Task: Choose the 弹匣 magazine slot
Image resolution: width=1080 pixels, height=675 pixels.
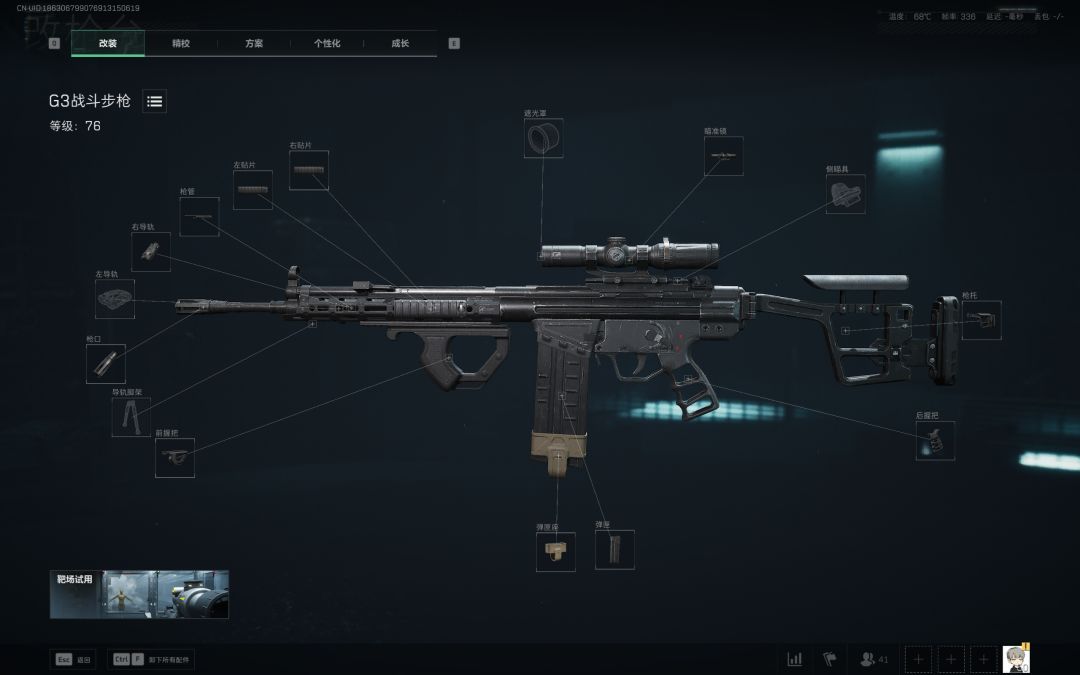Action: (x=615, y=550)
